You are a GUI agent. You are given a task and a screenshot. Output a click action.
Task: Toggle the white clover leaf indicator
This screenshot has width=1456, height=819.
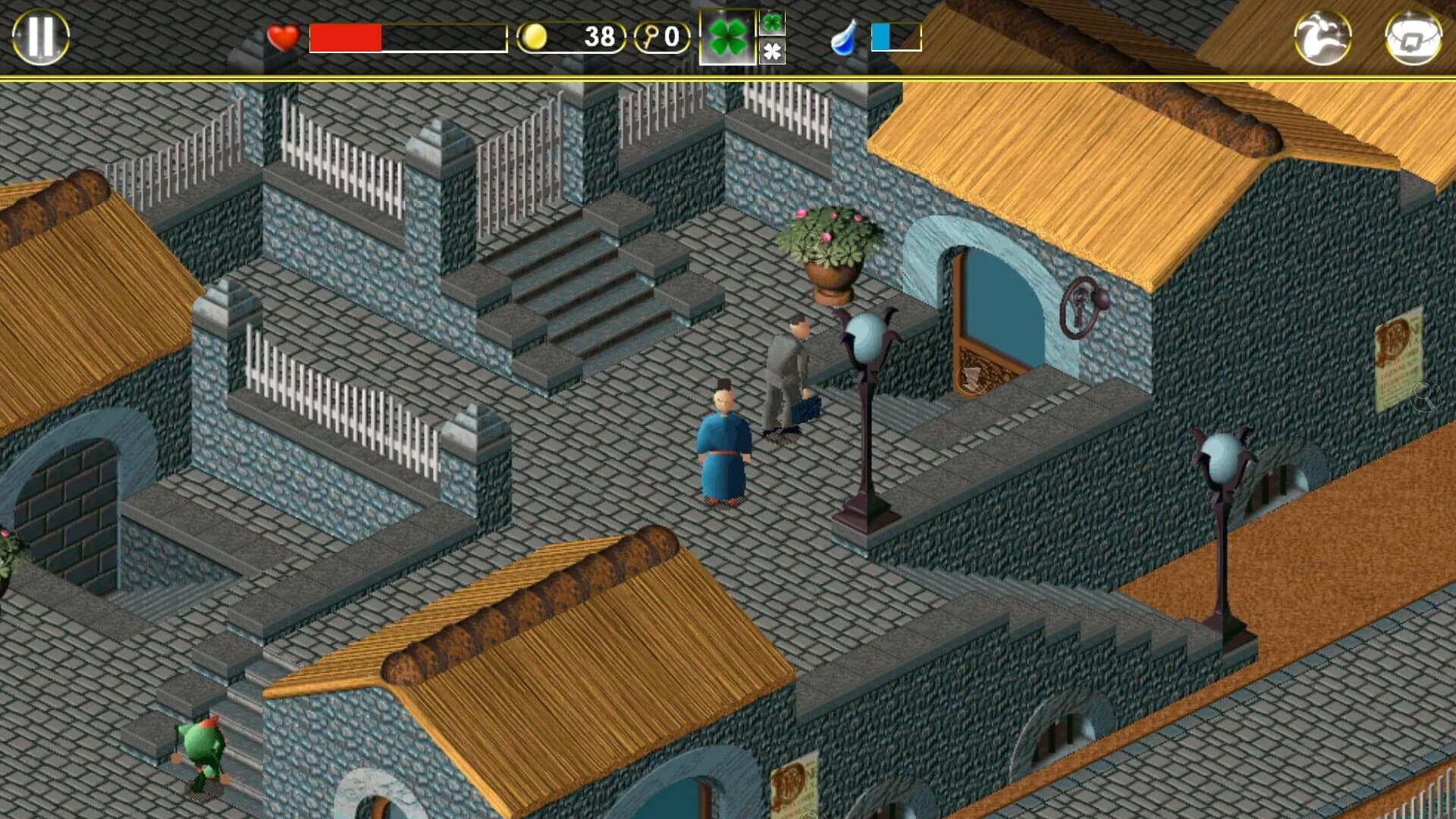[x=774, y=52]
